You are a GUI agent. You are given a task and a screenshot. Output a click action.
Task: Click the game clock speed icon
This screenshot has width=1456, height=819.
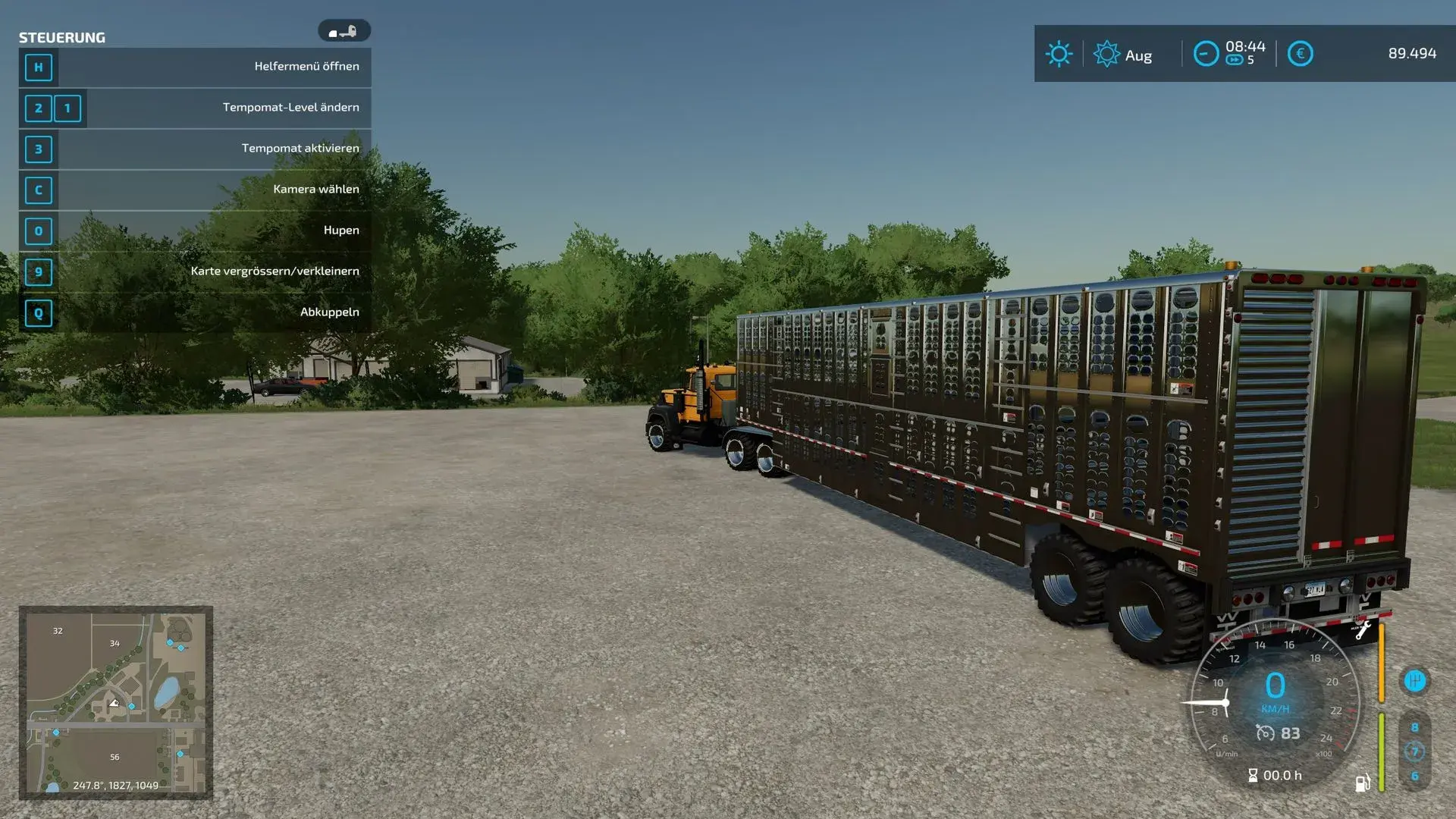pyautogui.click(x=1206, y=54)
